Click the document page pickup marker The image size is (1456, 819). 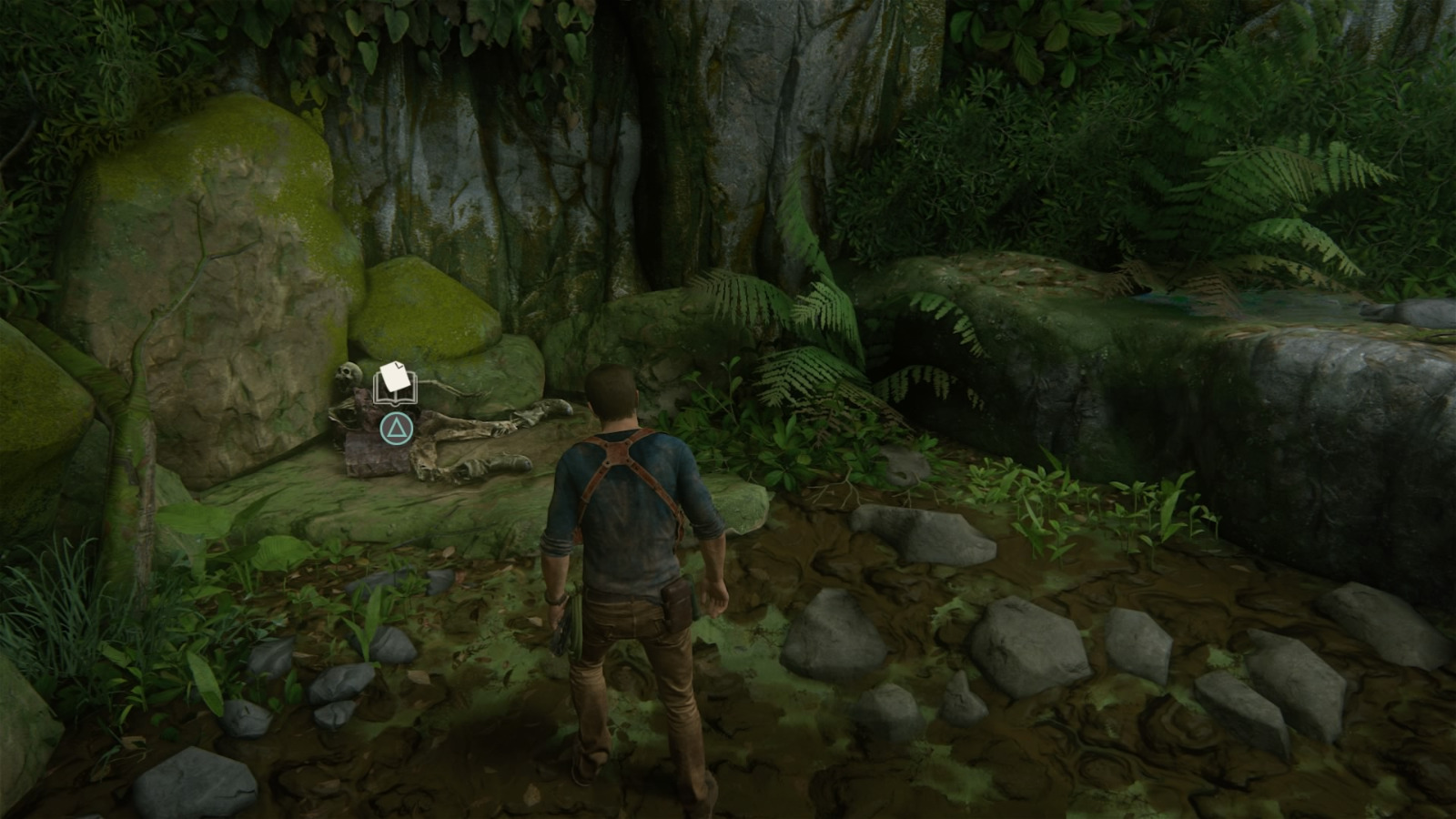coord(394,376)
